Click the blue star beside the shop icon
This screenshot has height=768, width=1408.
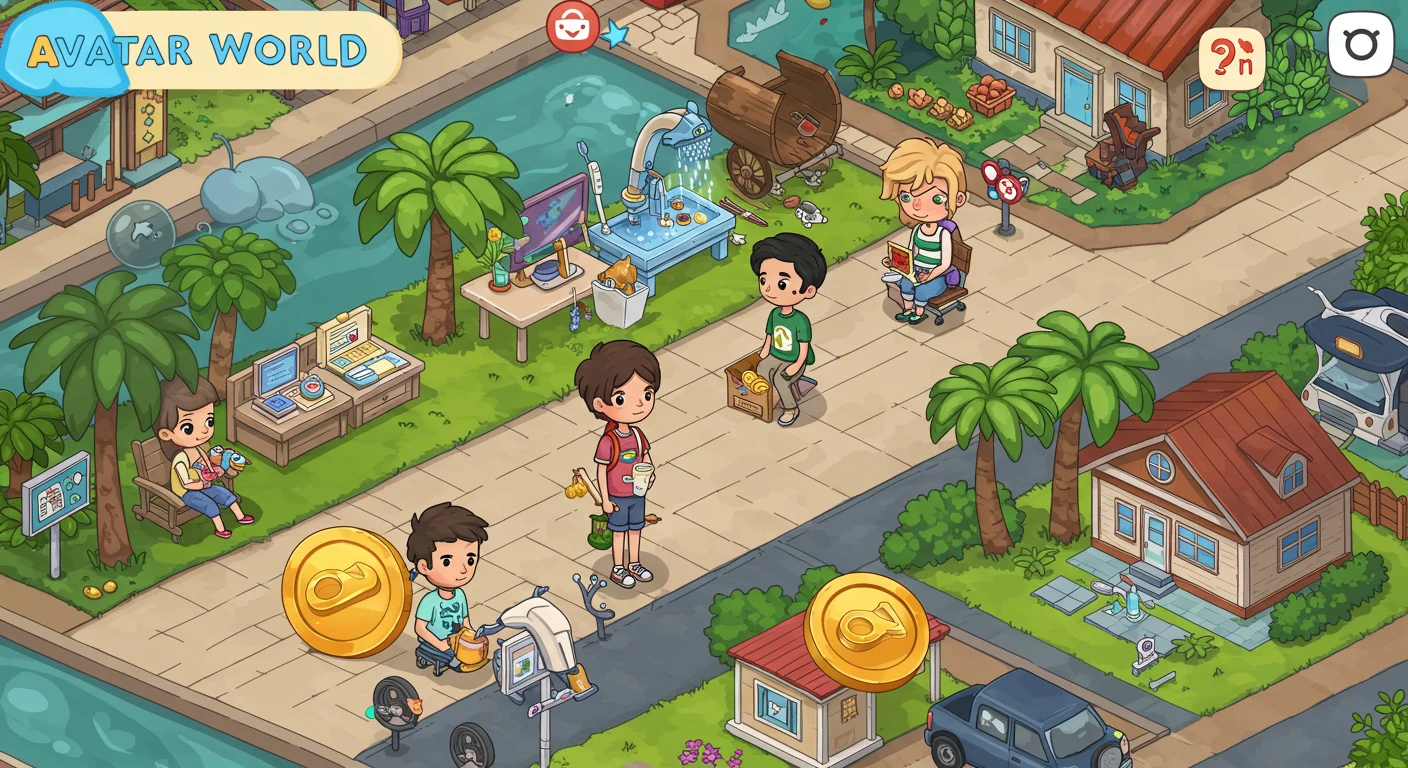[615, 32]
